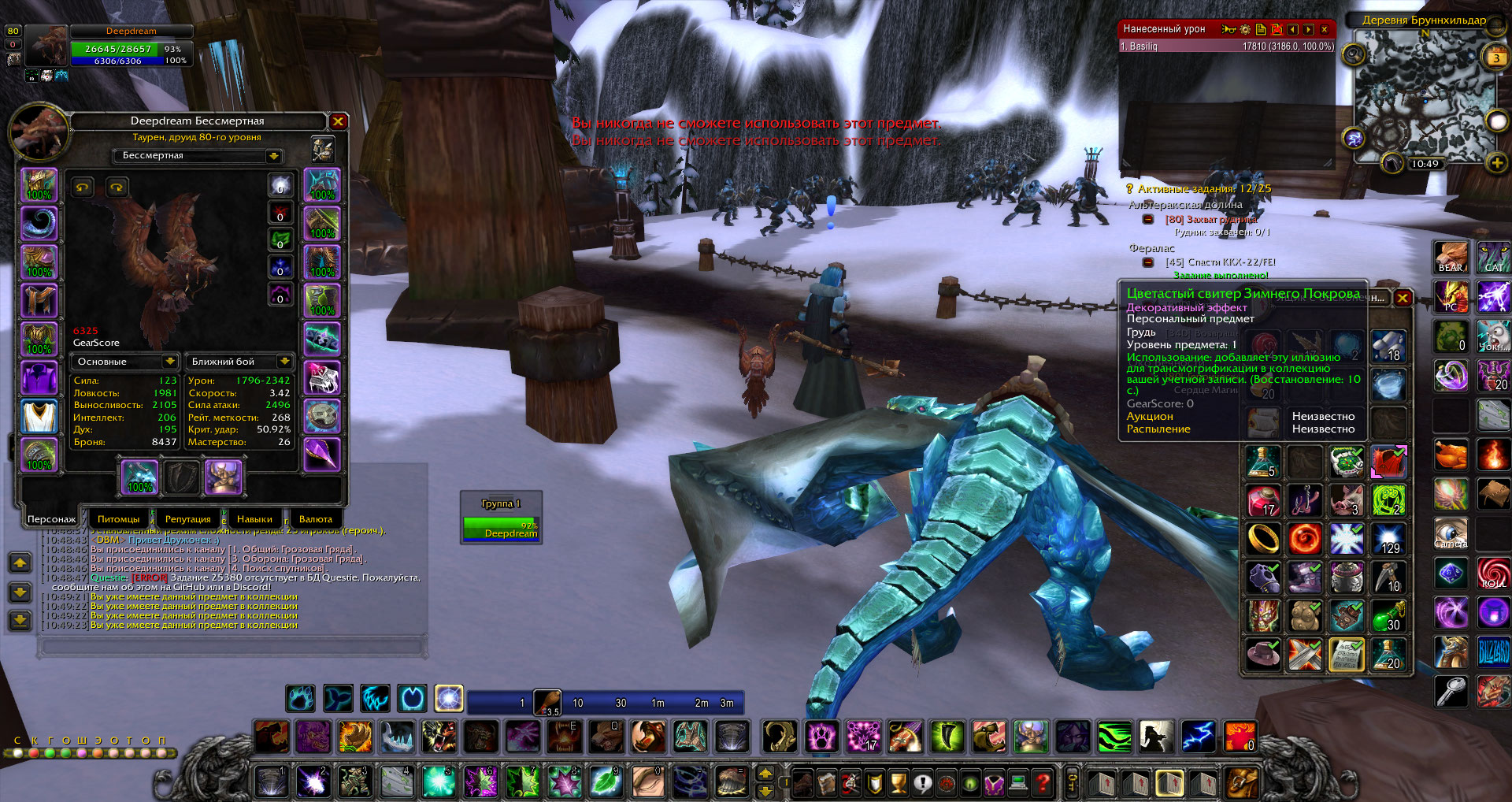Activate Aquatic Form on the shapeshift bar
Image resolution: width=1512 pixels, height=802 pixels.
(x=338, y=699)
